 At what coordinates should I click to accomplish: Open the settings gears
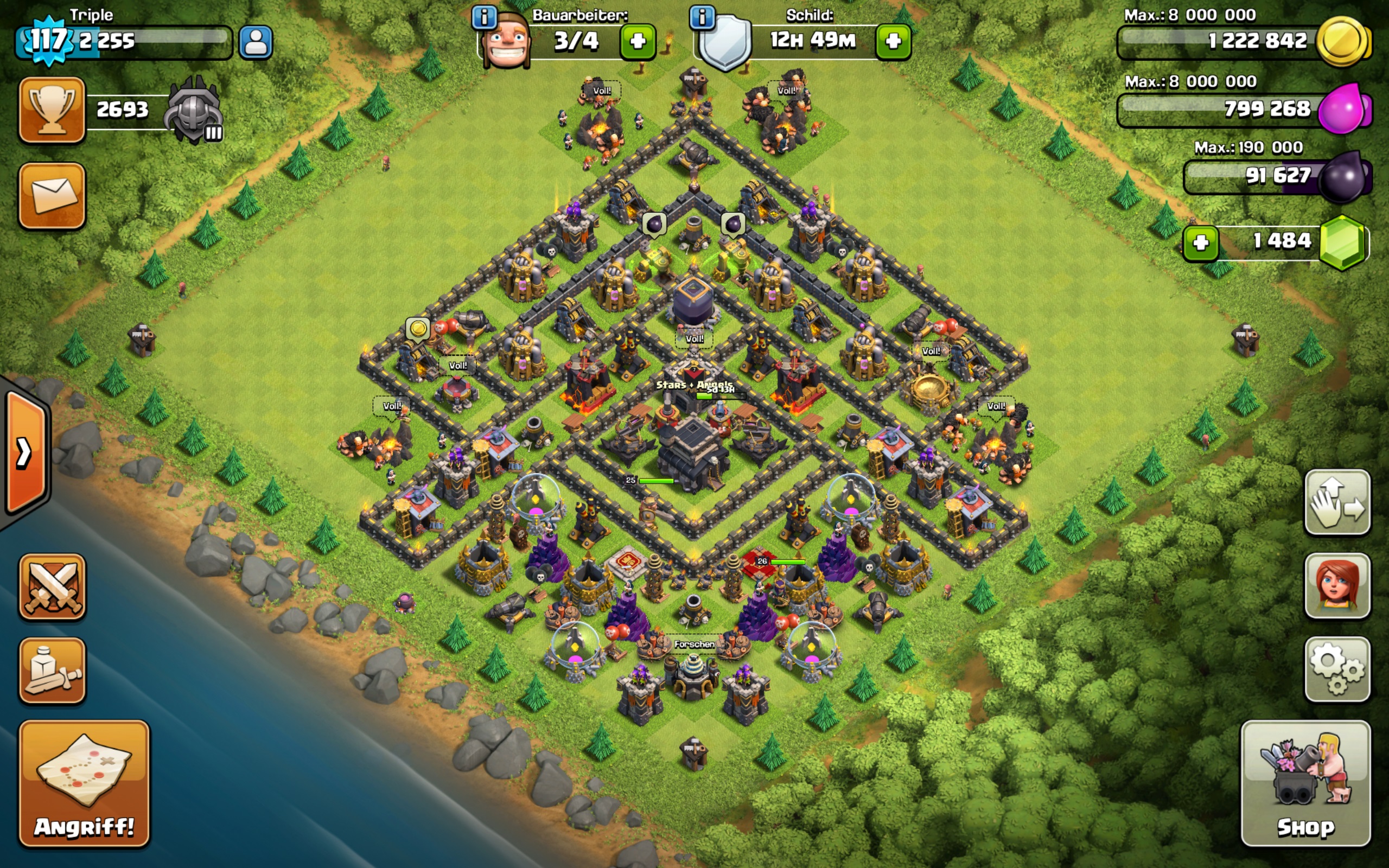1337,669
